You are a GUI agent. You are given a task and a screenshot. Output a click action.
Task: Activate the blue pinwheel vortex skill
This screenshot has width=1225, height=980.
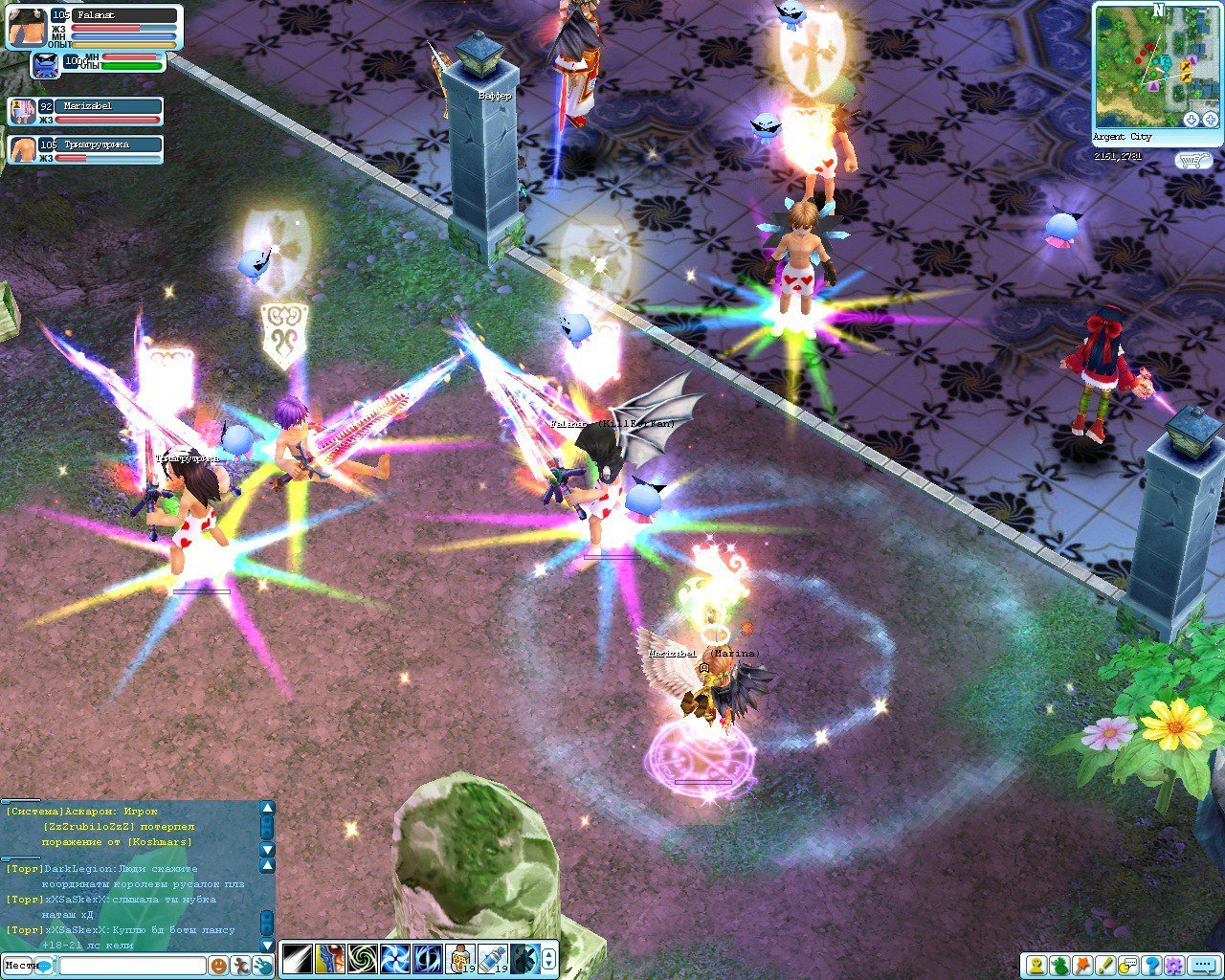click(394, 958)
